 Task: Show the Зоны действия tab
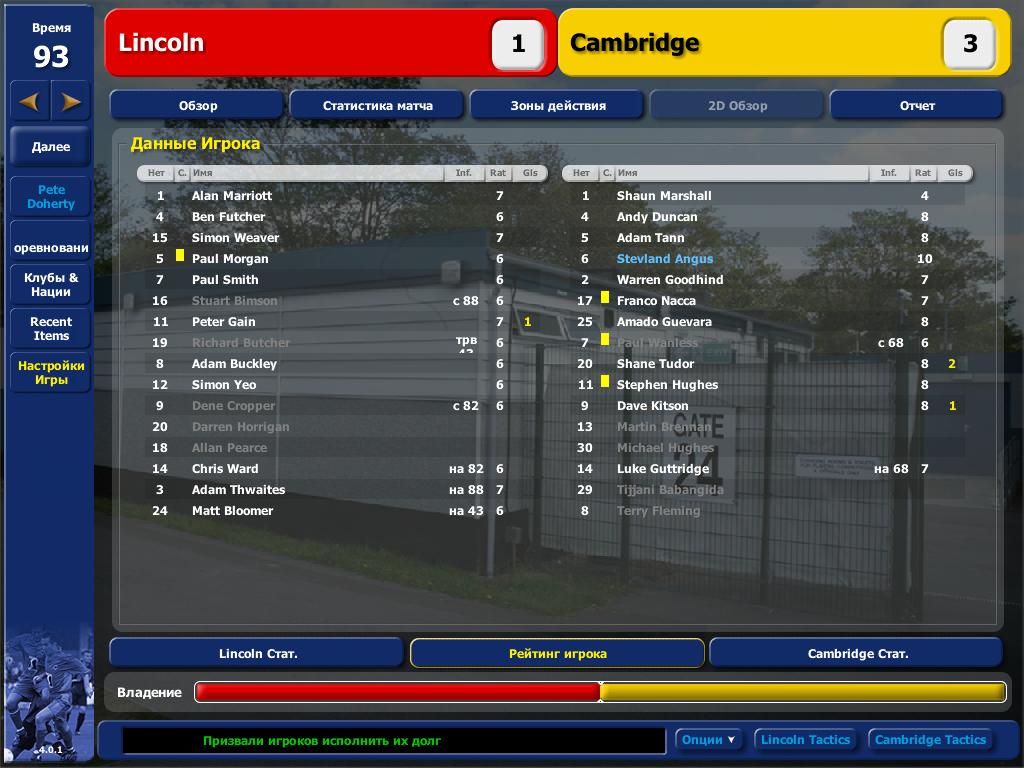(558, 105)
